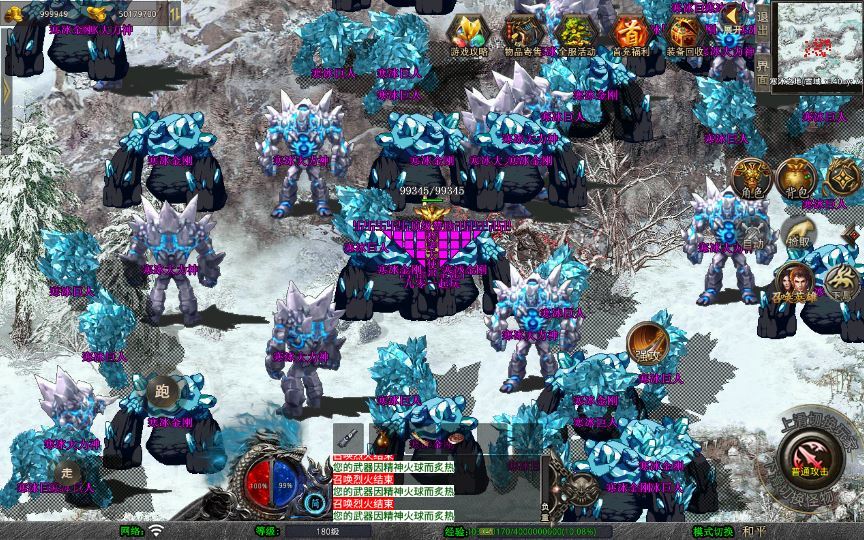The width and height of the screenshot is (864, 540).
Task: Tap the 拾取 pickup button
Action: click(x=797, y=238)
